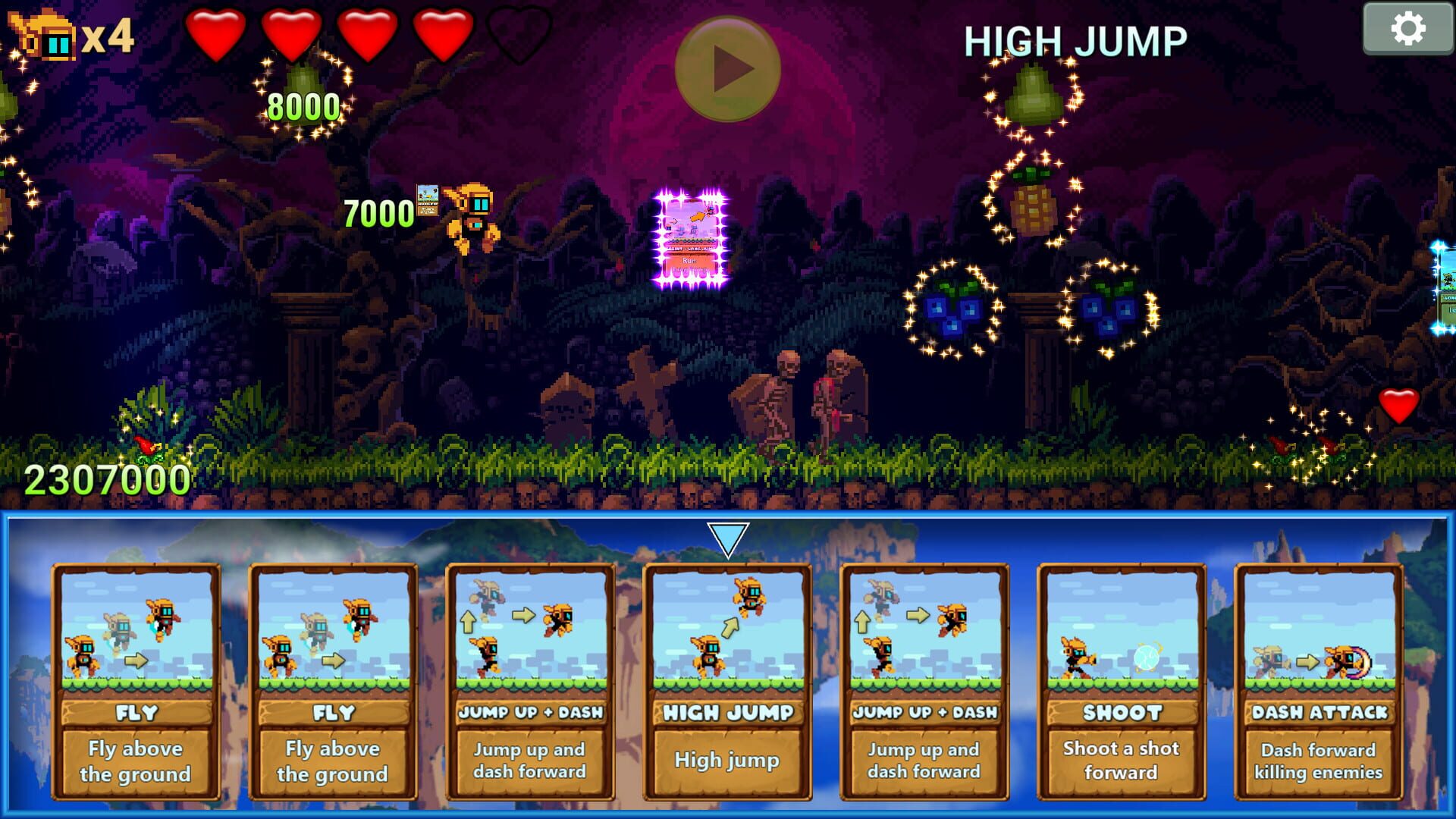Image resolution: width=1456 pixels, height=819 pixels.
Task: Click the 8000 points popup text
Action: 303,106
